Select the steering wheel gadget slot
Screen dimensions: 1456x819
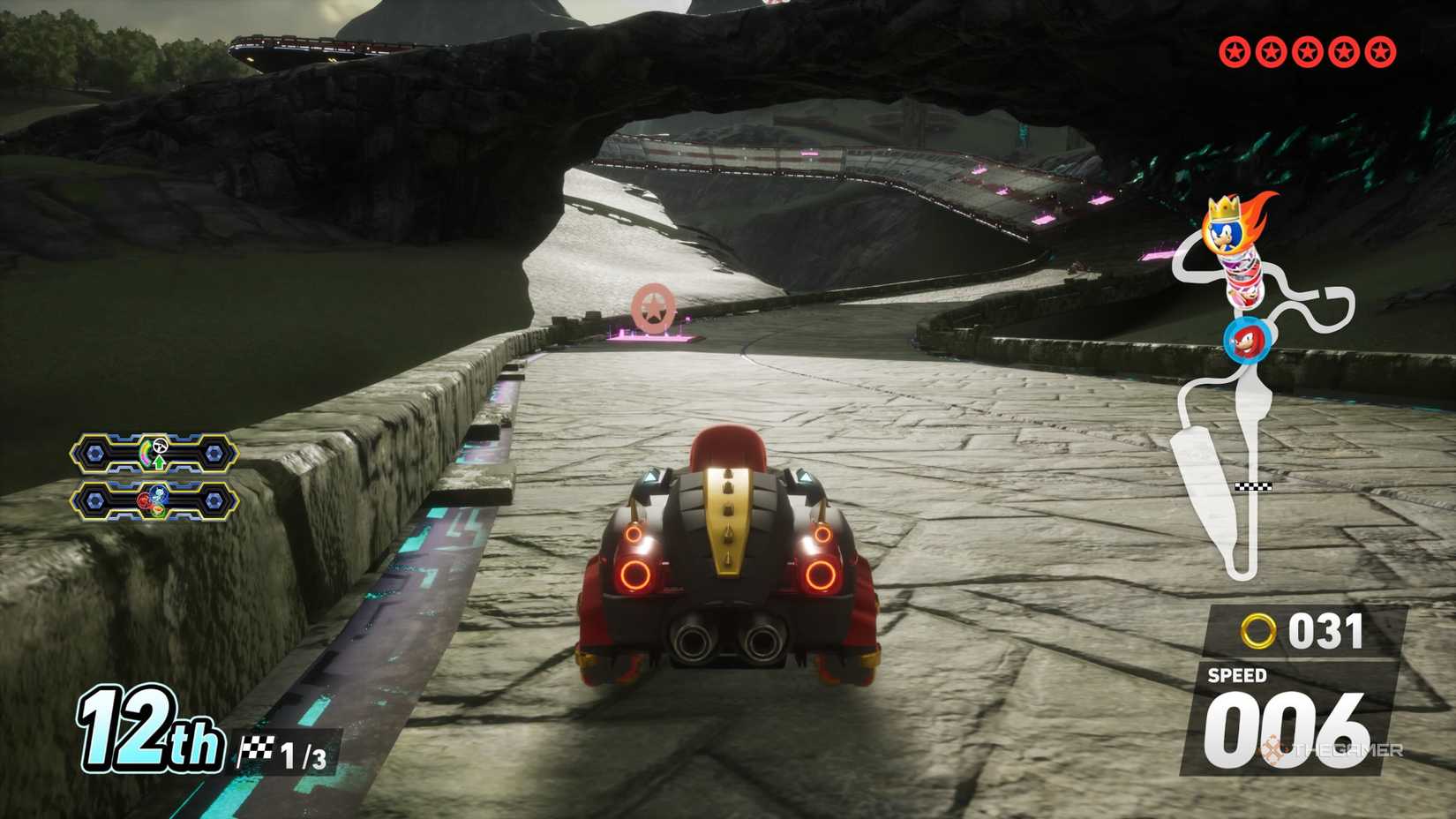coord(154,454)
